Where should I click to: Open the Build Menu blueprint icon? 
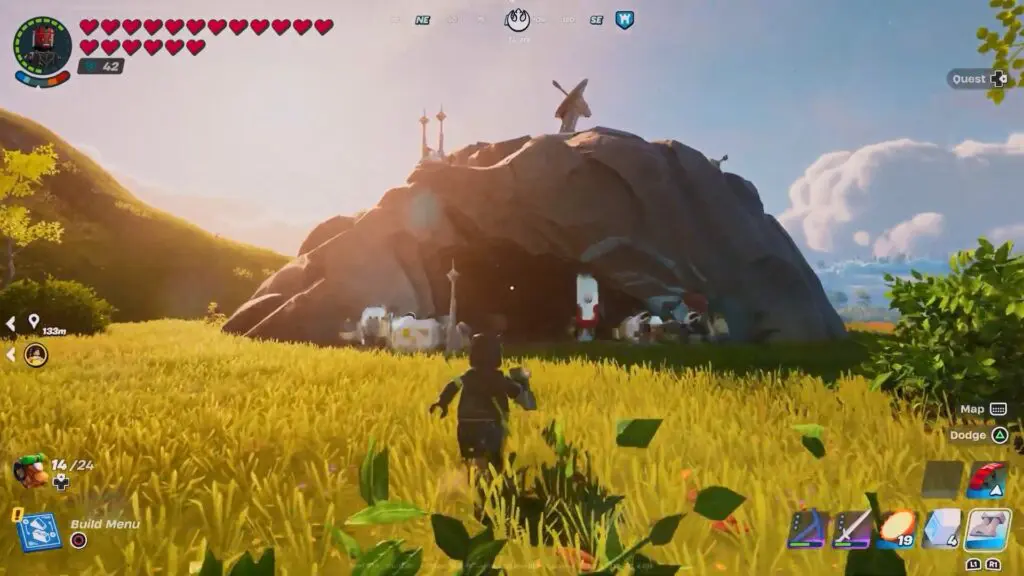[x=39, y=532]
